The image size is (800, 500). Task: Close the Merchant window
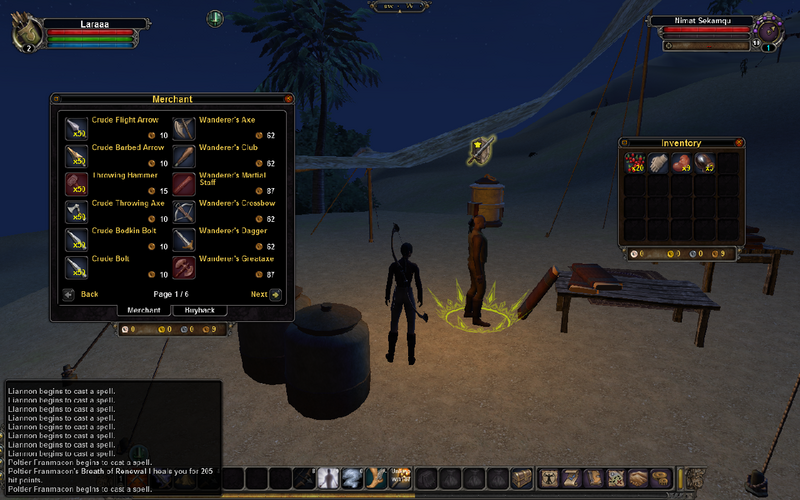click(x=289, y=99)
